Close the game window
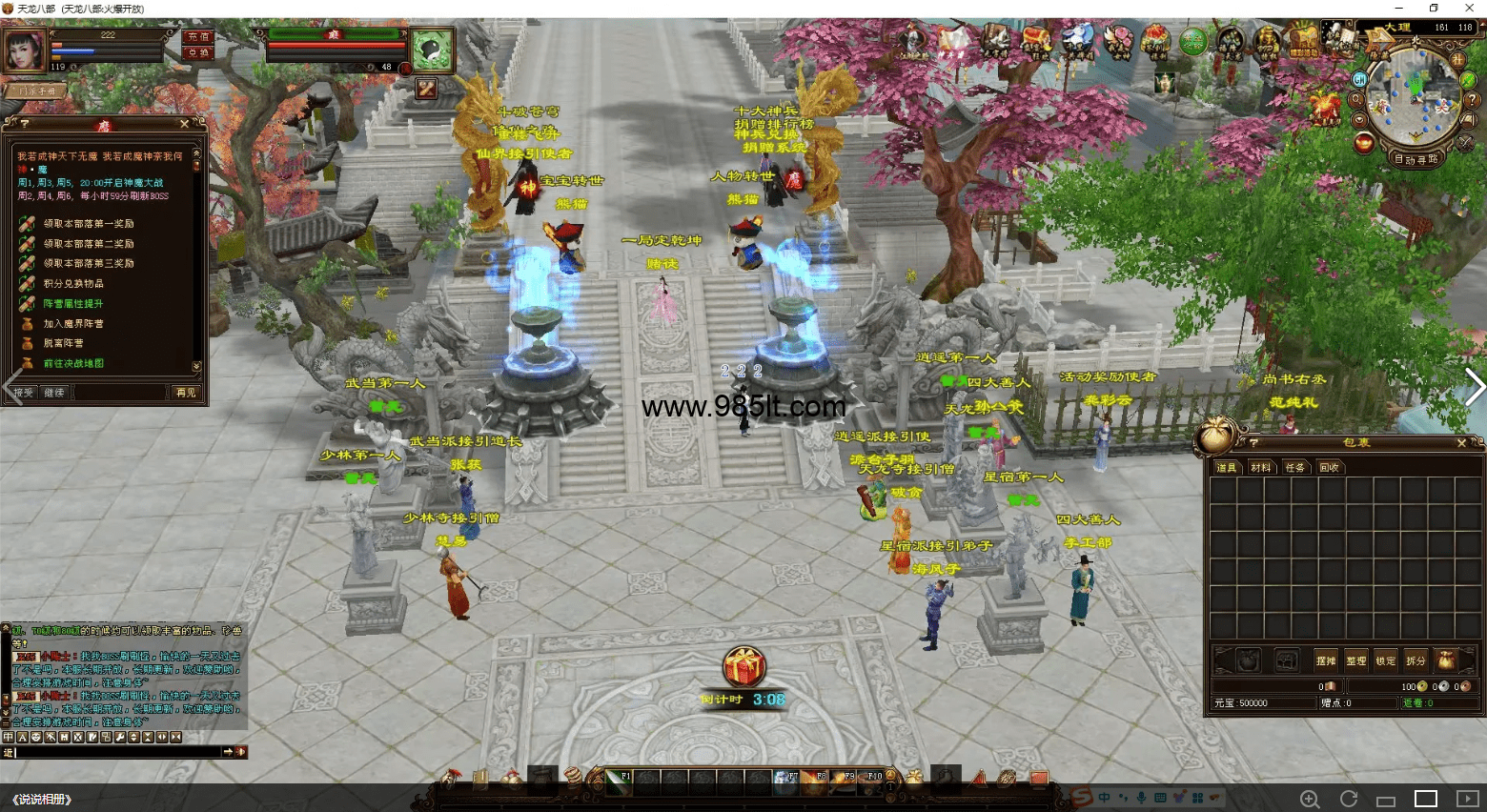1487x812 pixels. (x=1469, y=9)
